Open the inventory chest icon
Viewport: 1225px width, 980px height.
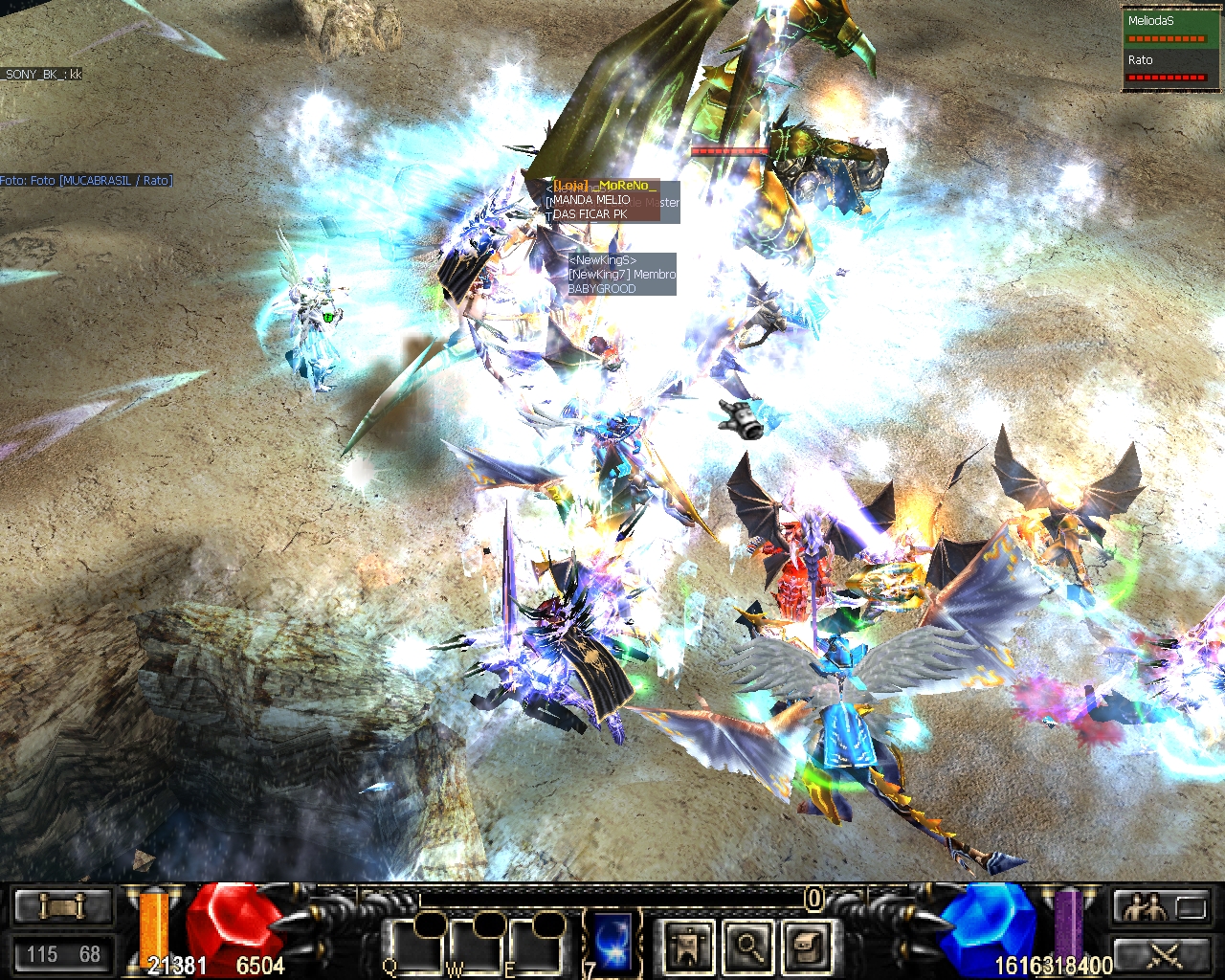(807, 947)
